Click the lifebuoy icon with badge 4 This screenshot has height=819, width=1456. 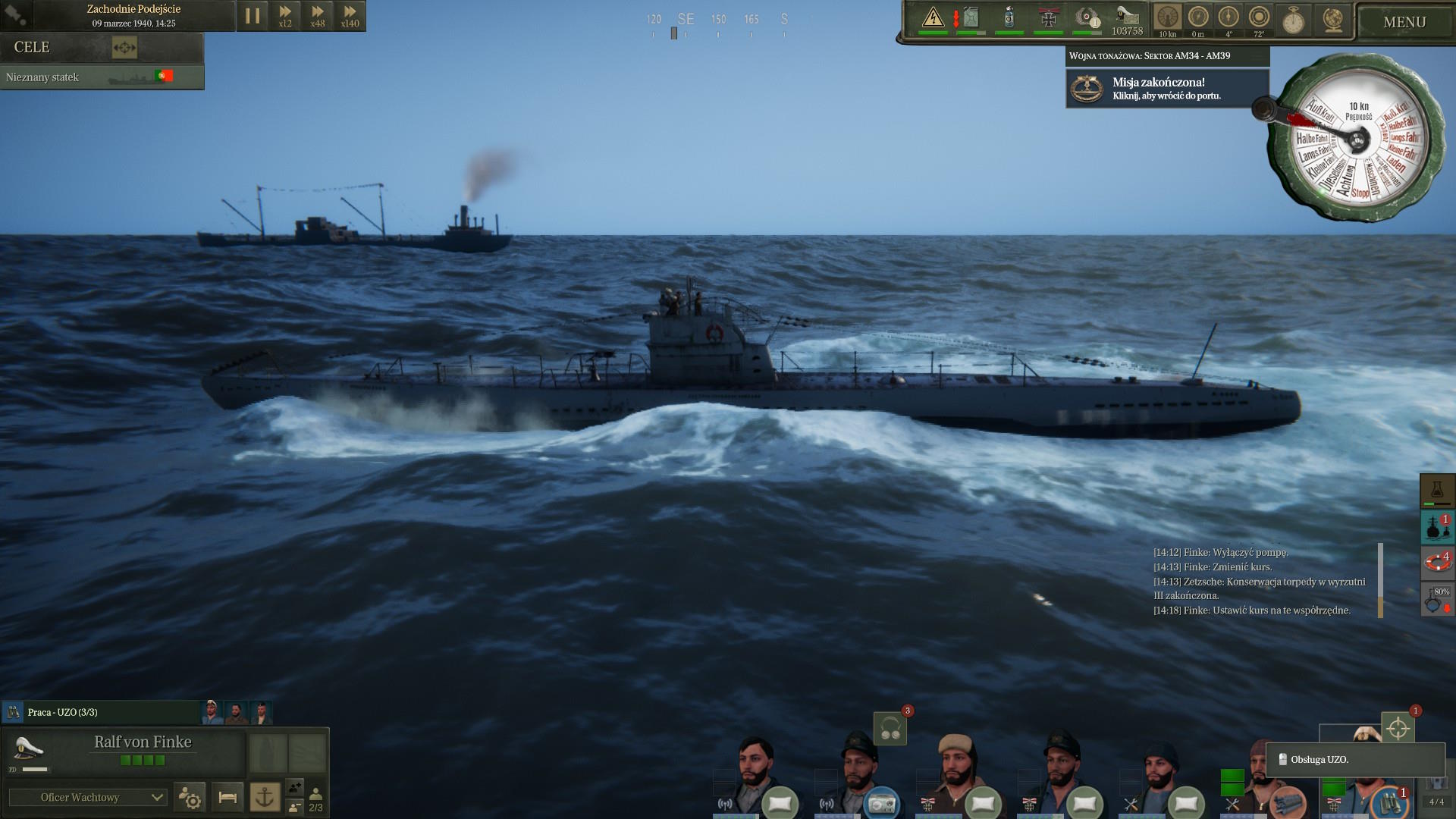(1436, 562)
